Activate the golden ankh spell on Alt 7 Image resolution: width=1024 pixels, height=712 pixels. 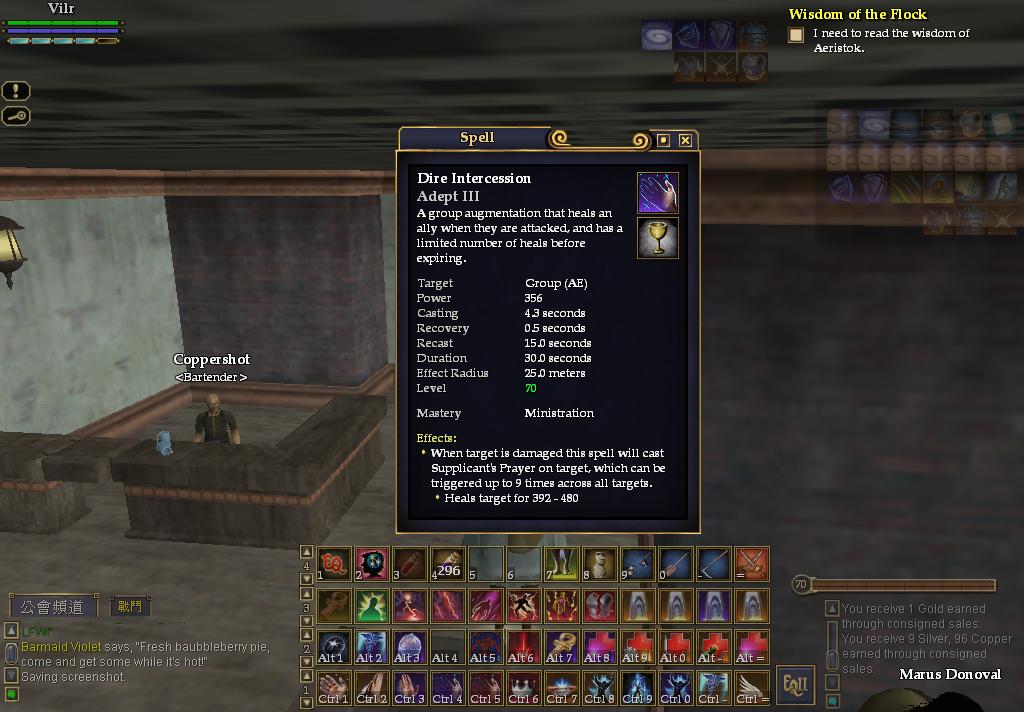point(561,647)
